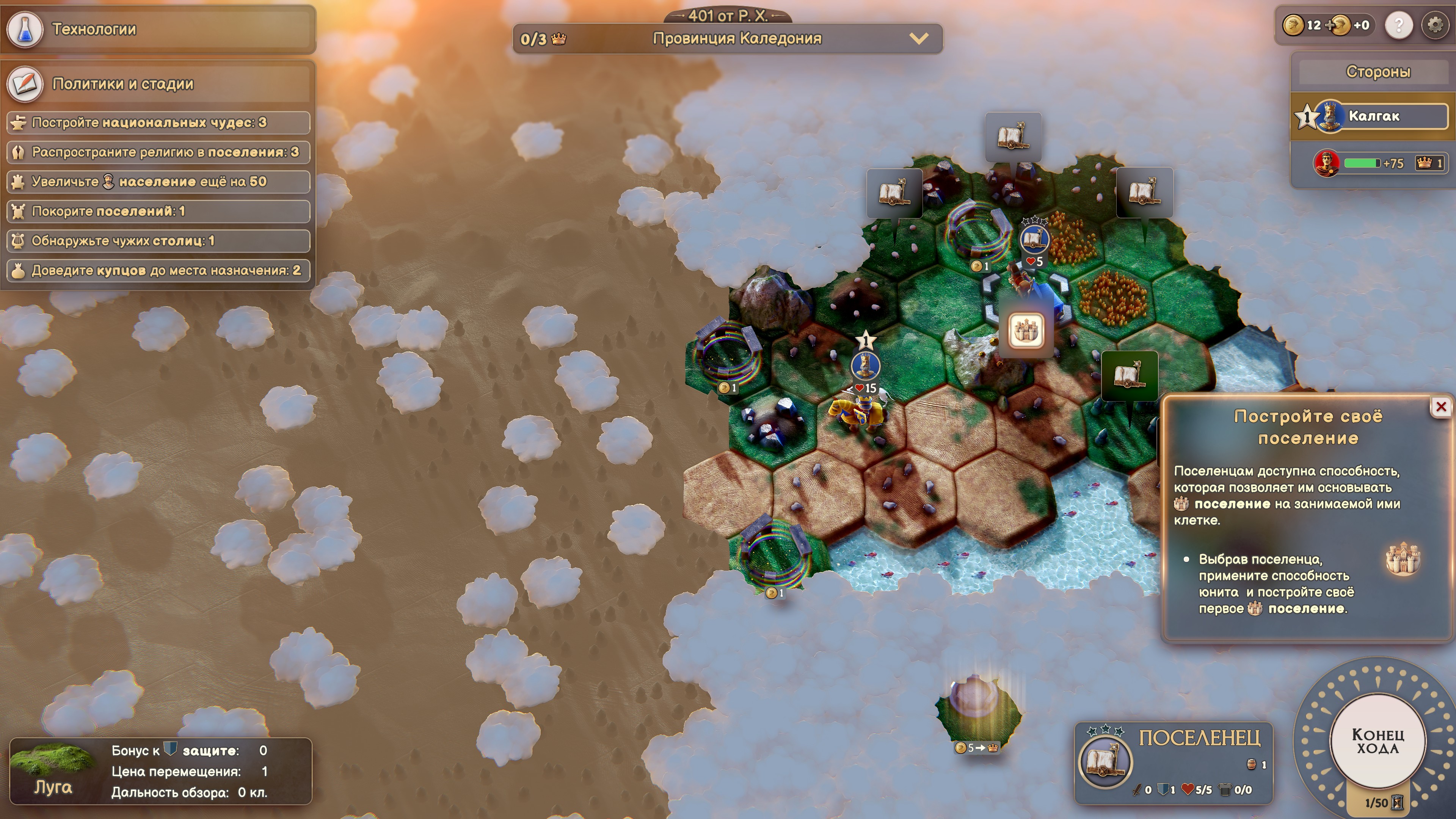
Task: Select the highlighted green settler marker
Action: (x=1129, y=375)
